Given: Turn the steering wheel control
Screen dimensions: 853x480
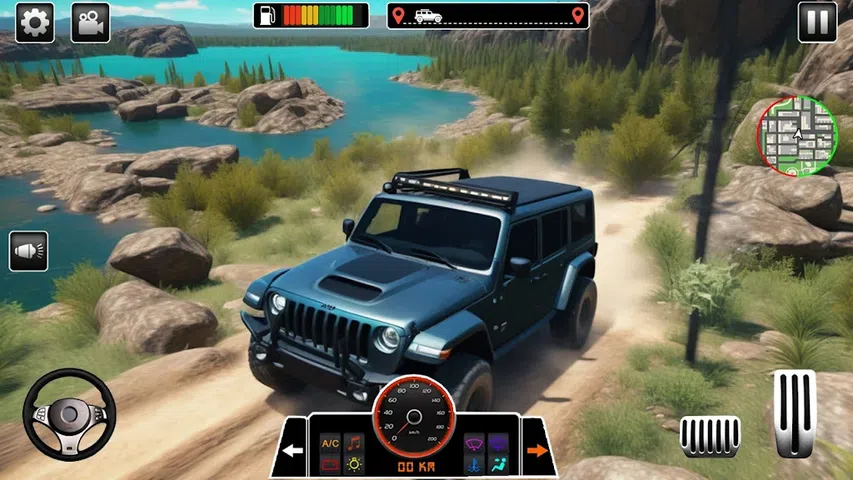Looking at the screenshot, I should pyautogui.click(x=69, y=414).
